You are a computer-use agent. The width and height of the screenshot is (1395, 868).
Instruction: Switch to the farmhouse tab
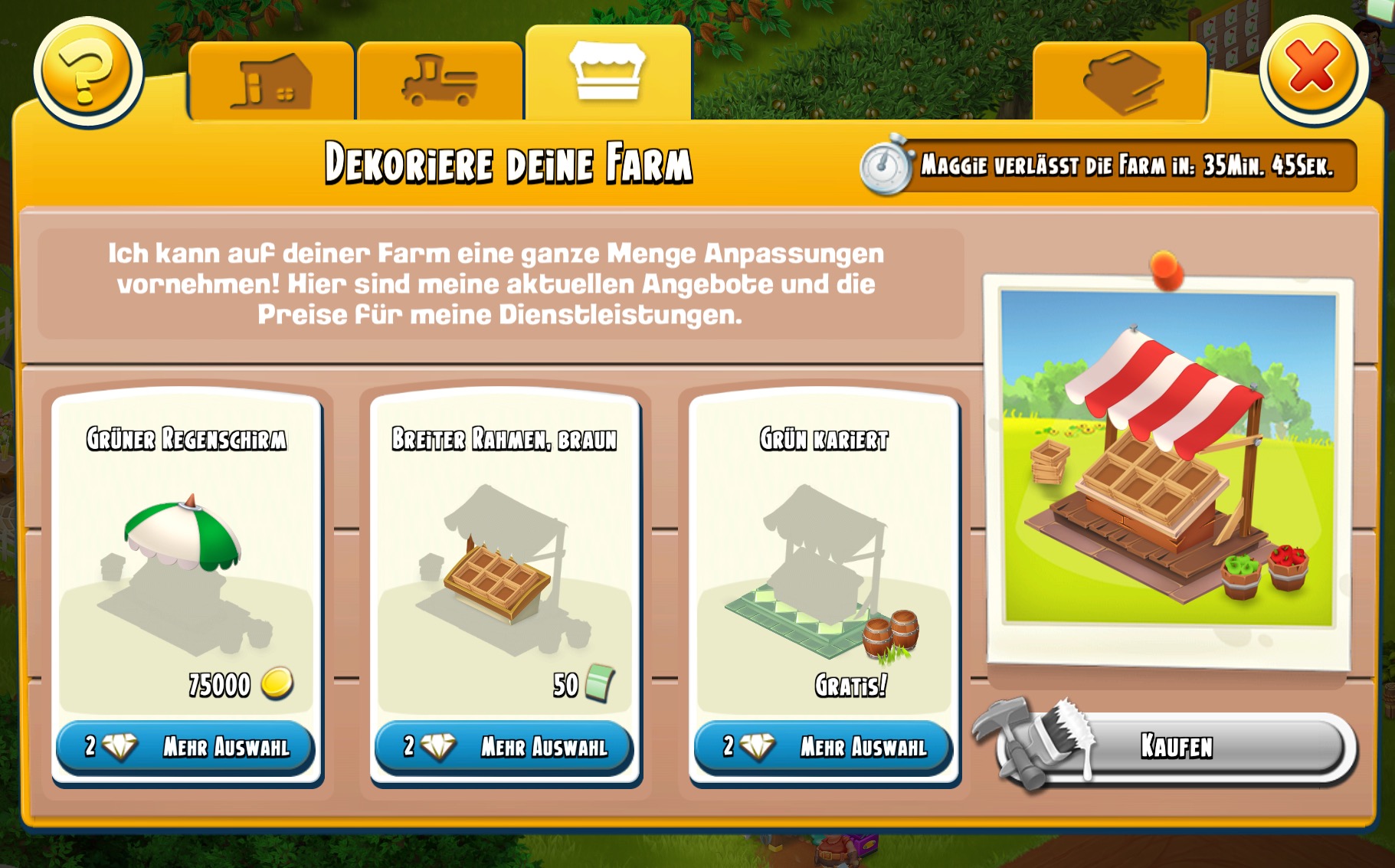coord(270,82)
